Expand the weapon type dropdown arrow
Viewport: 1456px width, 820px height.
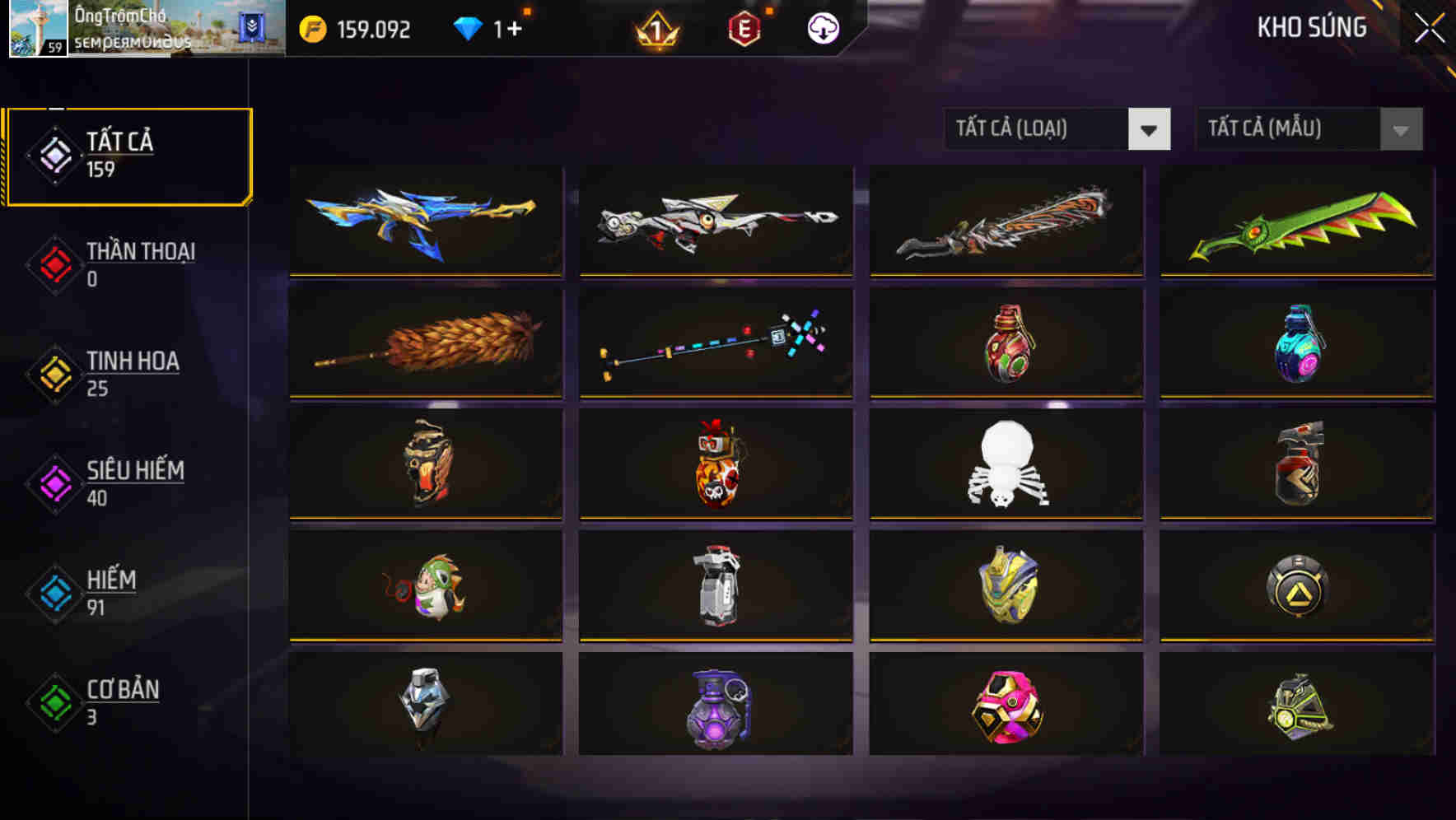(x=1151, y=129)
